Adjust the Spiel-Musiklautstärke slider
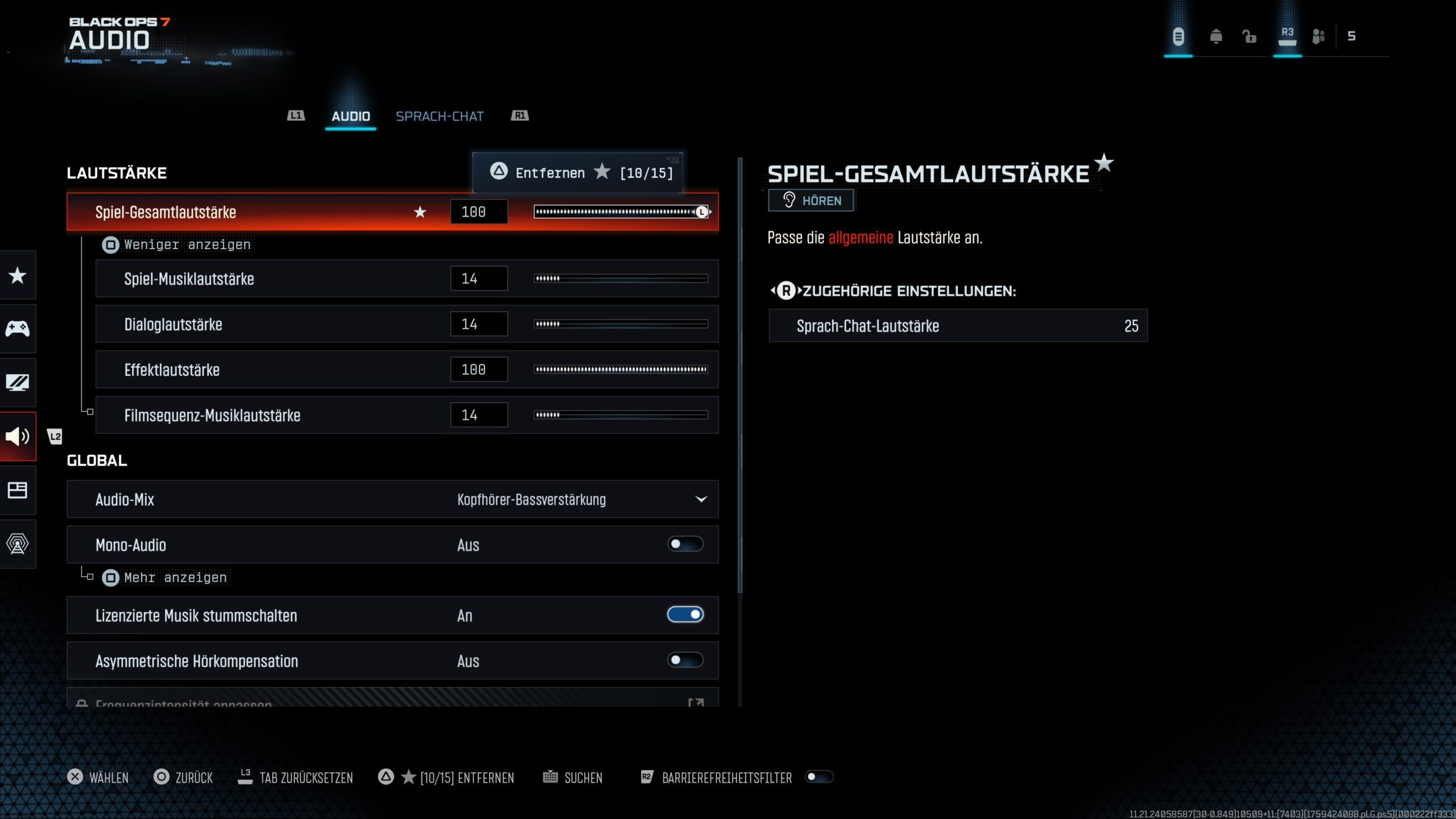1456x819 pixels. point(621,279)
